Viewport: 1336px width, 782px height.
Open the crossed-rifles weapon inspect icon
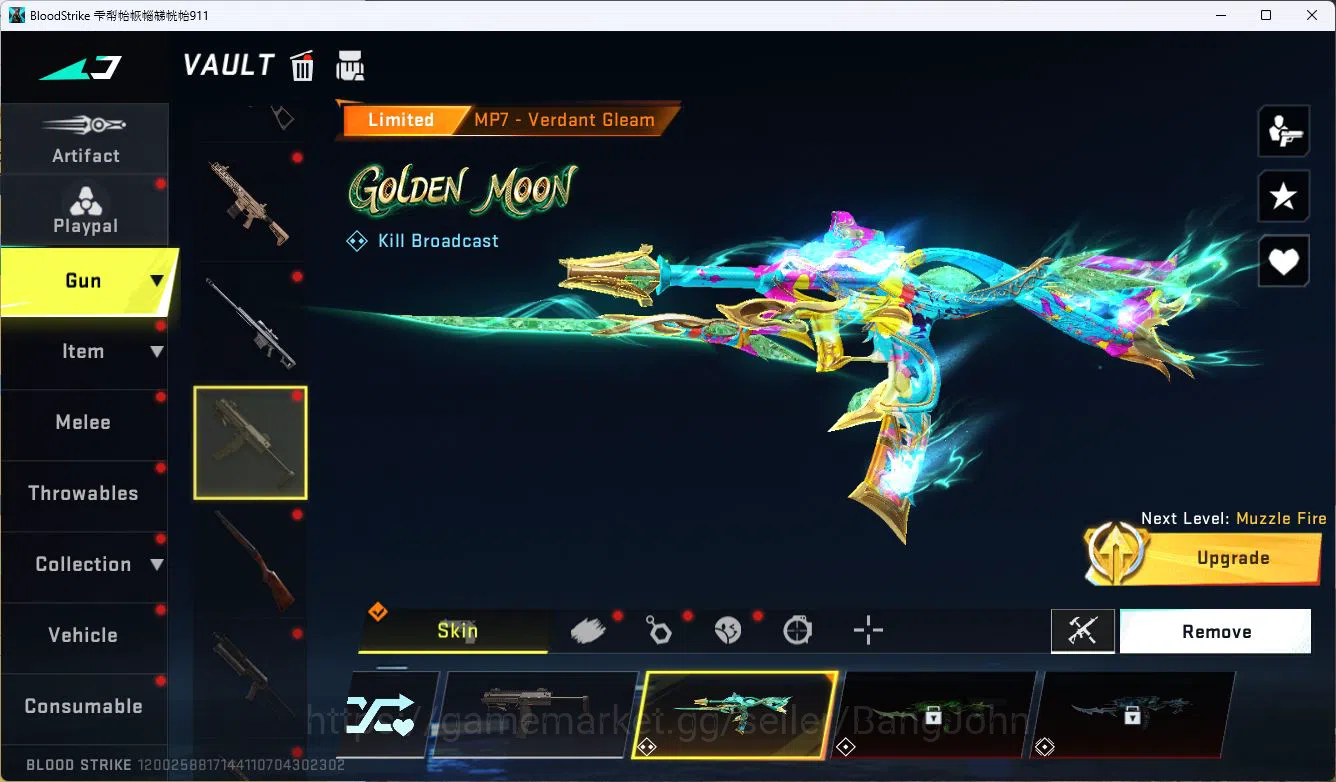(x=1083, y=631)
